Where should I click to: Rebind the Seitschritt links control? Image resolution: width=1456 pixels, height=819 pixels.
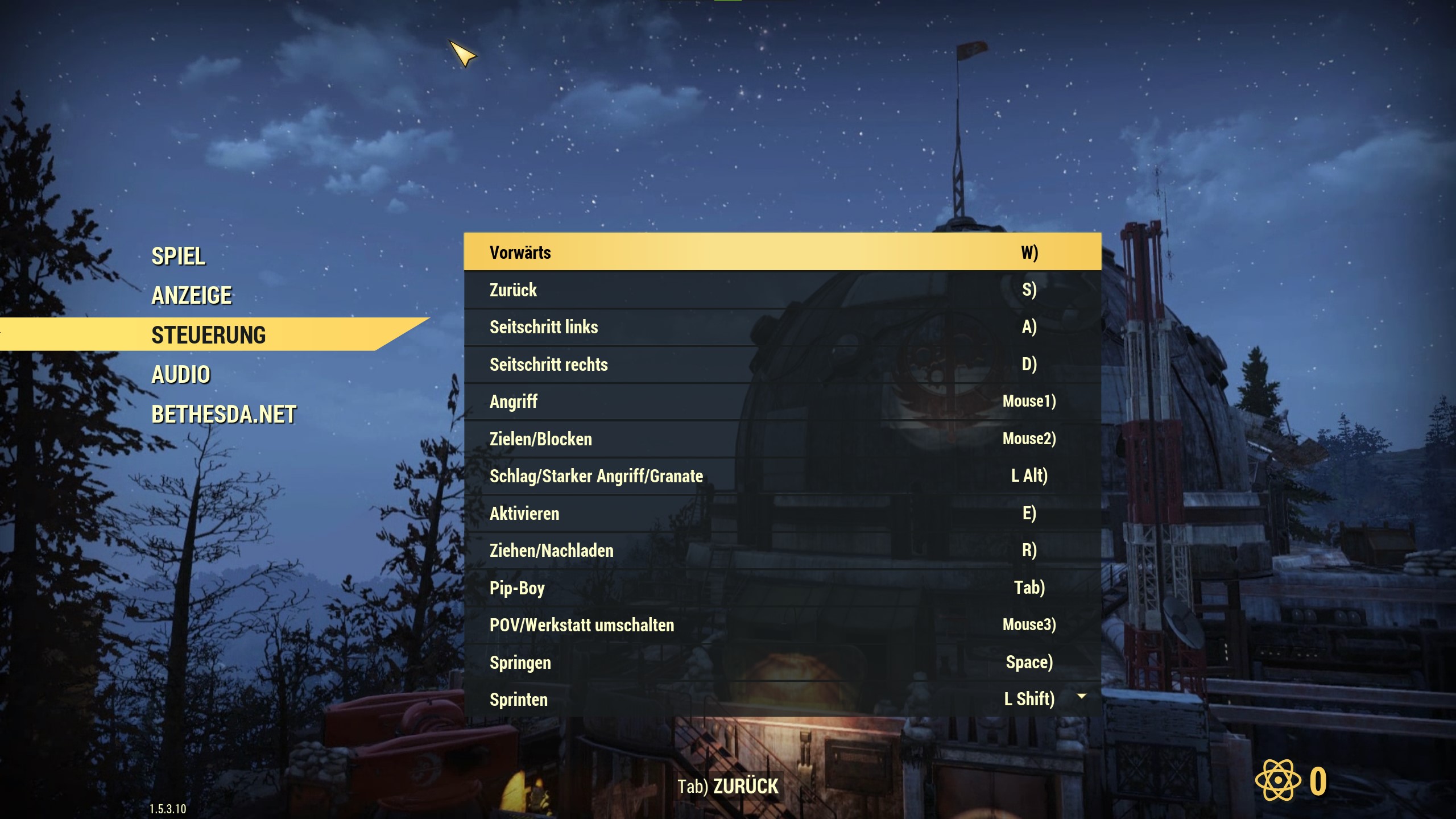click(x=782, y=327)
